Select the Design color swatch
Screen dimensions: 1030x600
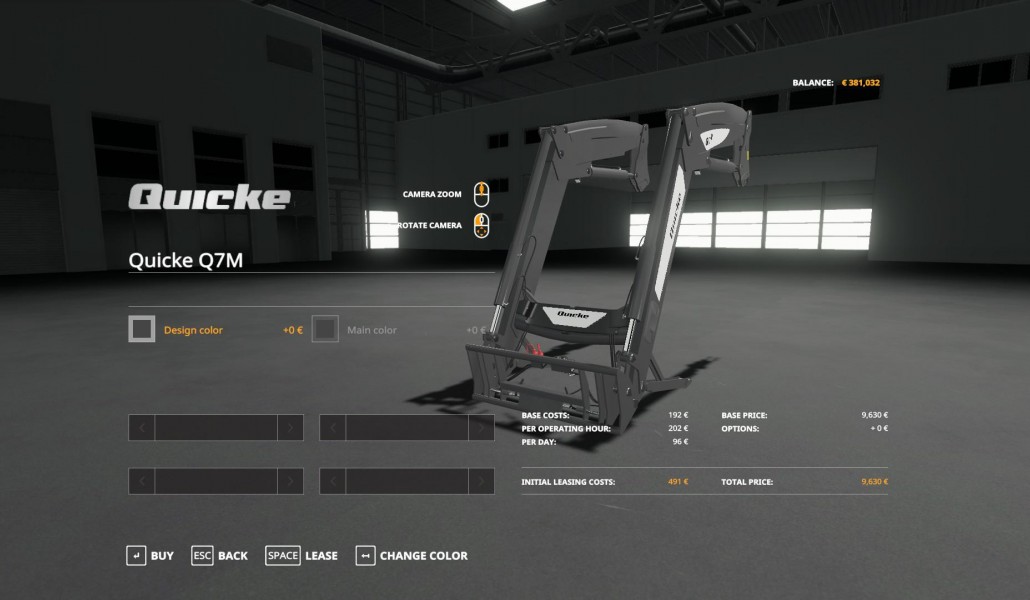coord(142,329)
